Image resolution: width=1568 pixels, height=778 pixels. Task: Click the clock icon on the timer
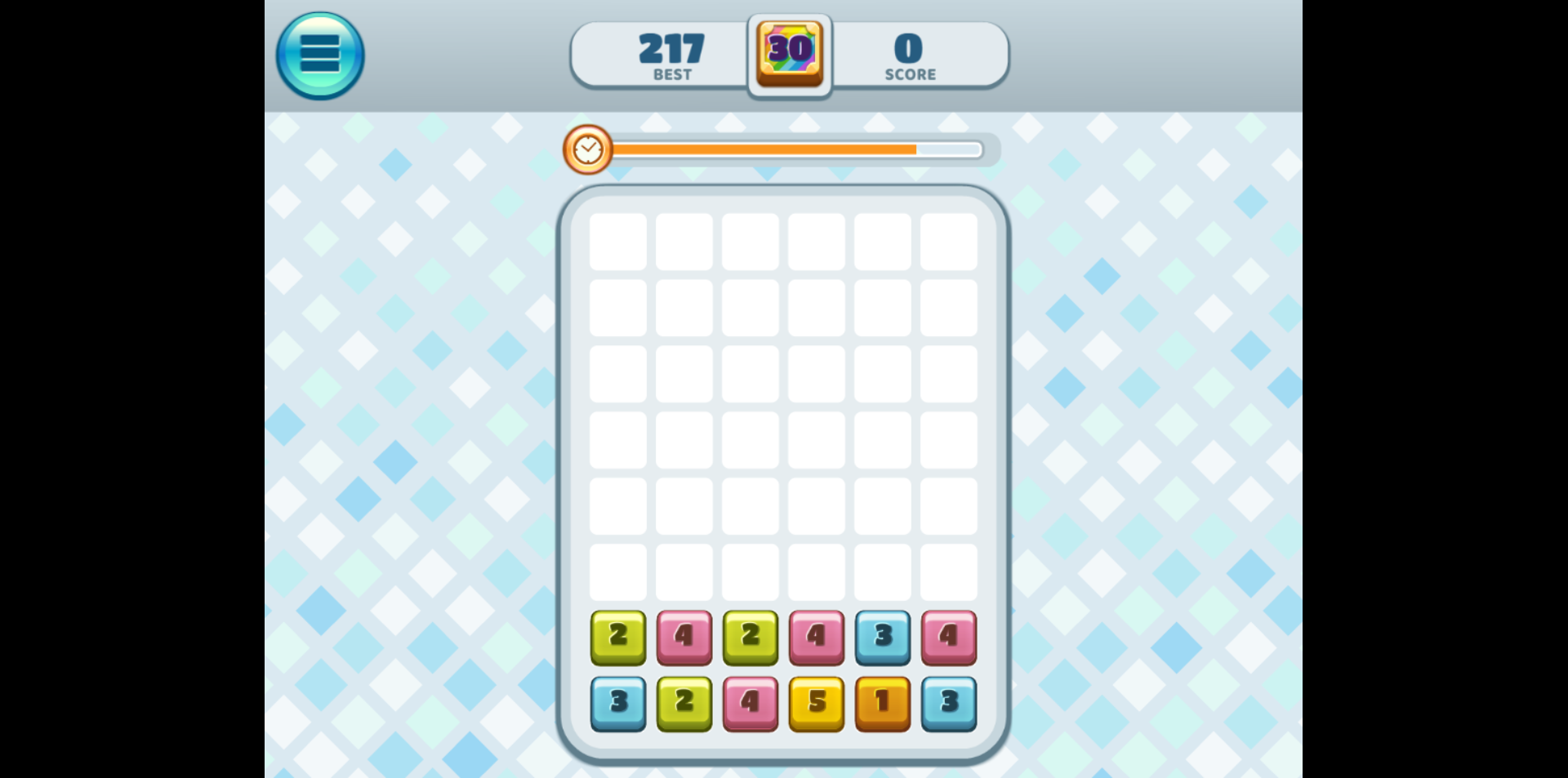point(587,149)
